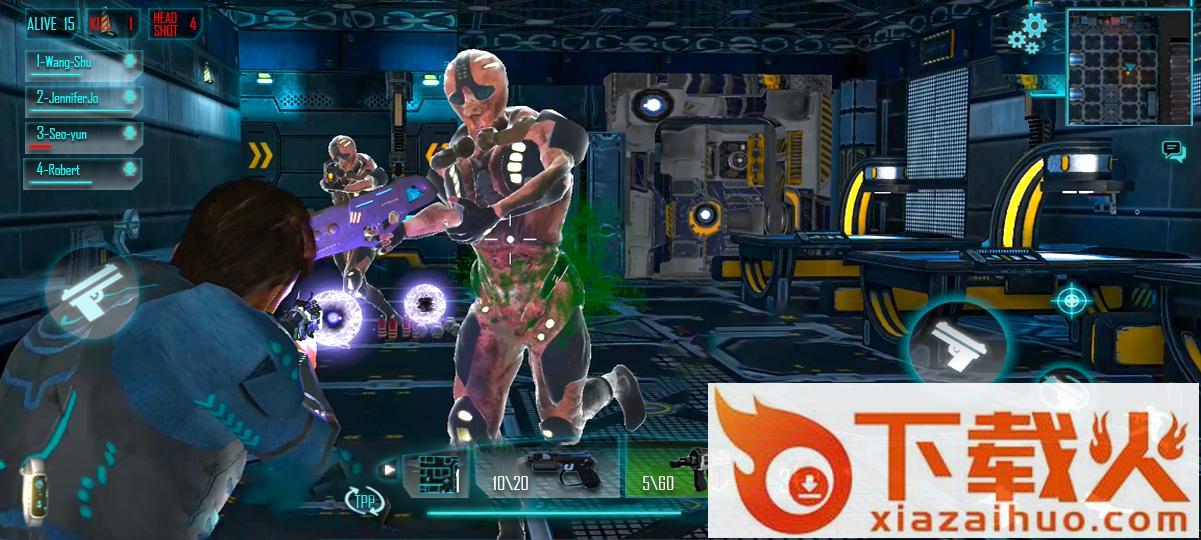Select squad member 3-Seo-yun
This screenshot has height=540, width=1201.
(70, 134)
